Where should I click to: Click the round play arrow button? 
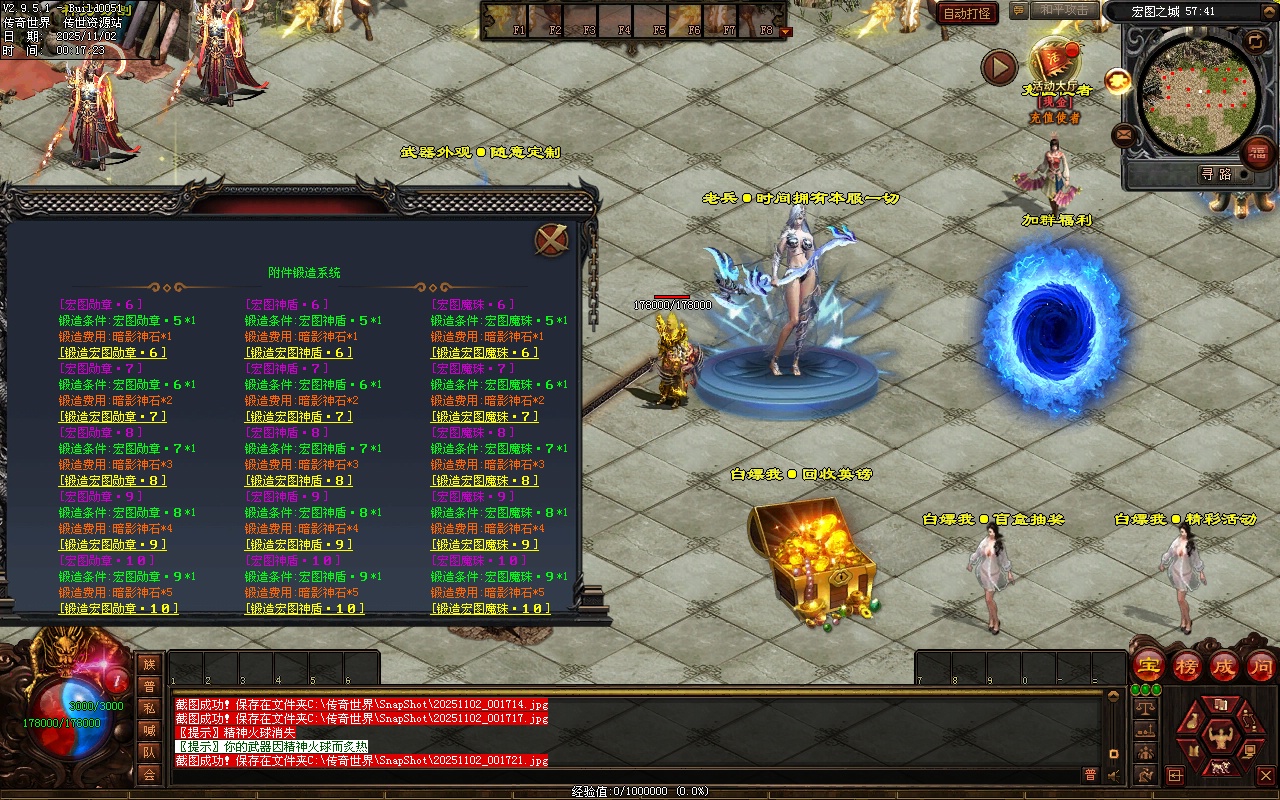point(999,67)
